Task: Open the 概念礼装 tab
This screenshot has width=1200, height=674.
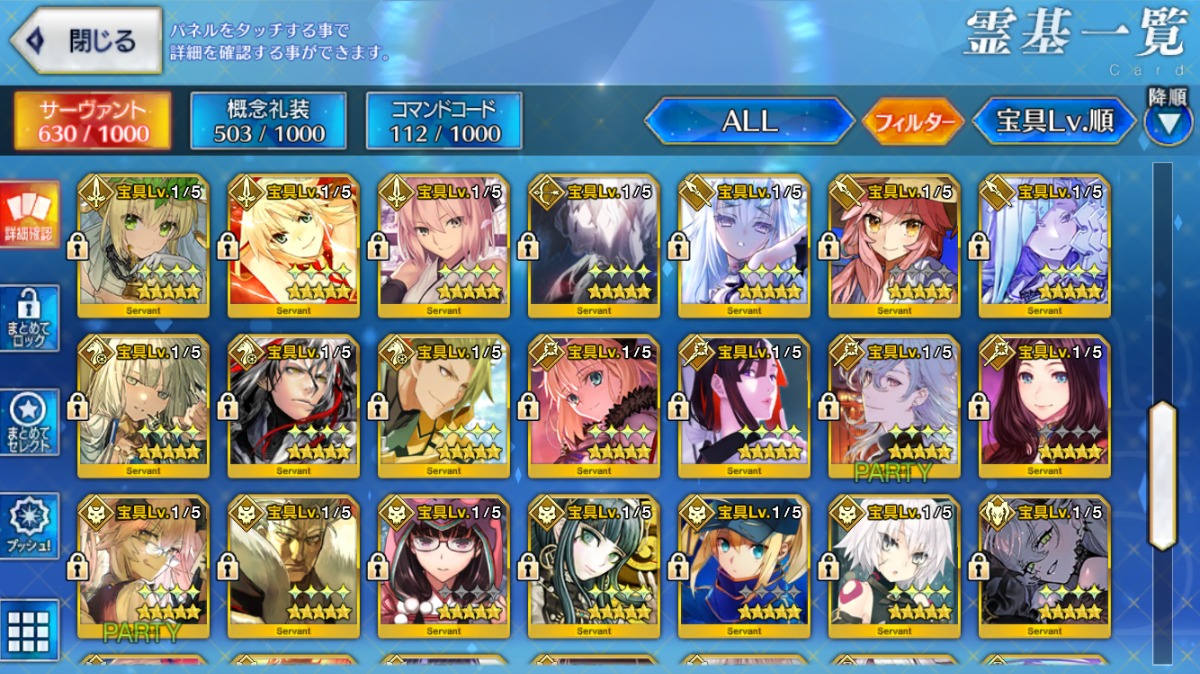Action: (268, 121)
